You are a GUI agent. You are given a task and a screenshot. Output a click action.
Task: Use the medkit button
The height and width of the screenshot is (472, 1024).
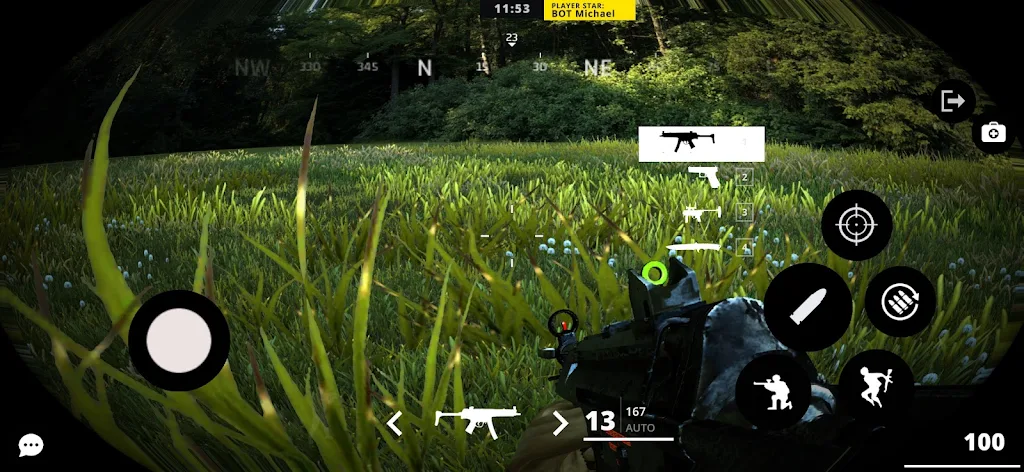(993, 133)
